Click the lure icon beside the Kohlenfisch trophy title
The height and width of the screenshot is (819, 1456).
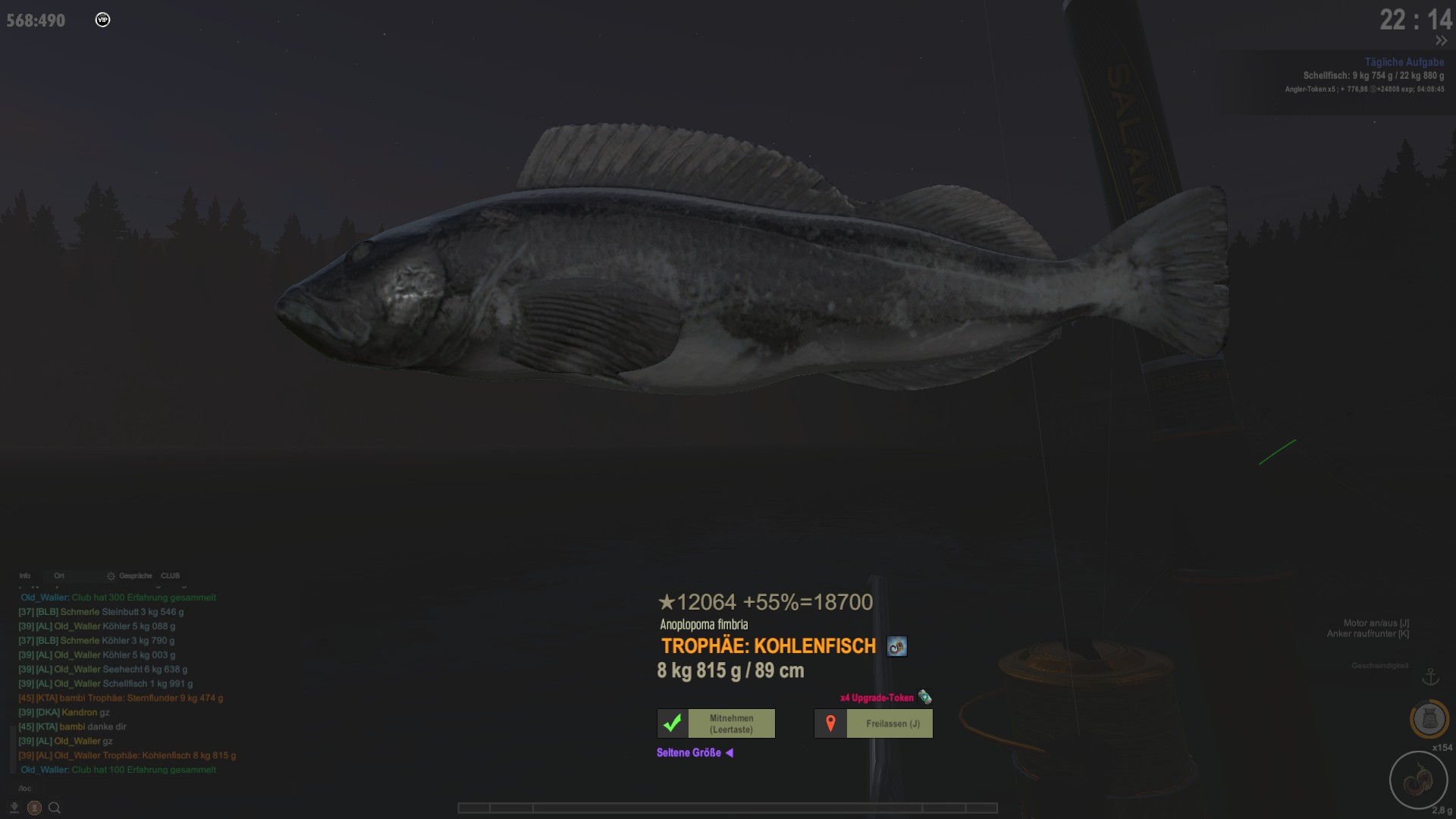point(896,647)
